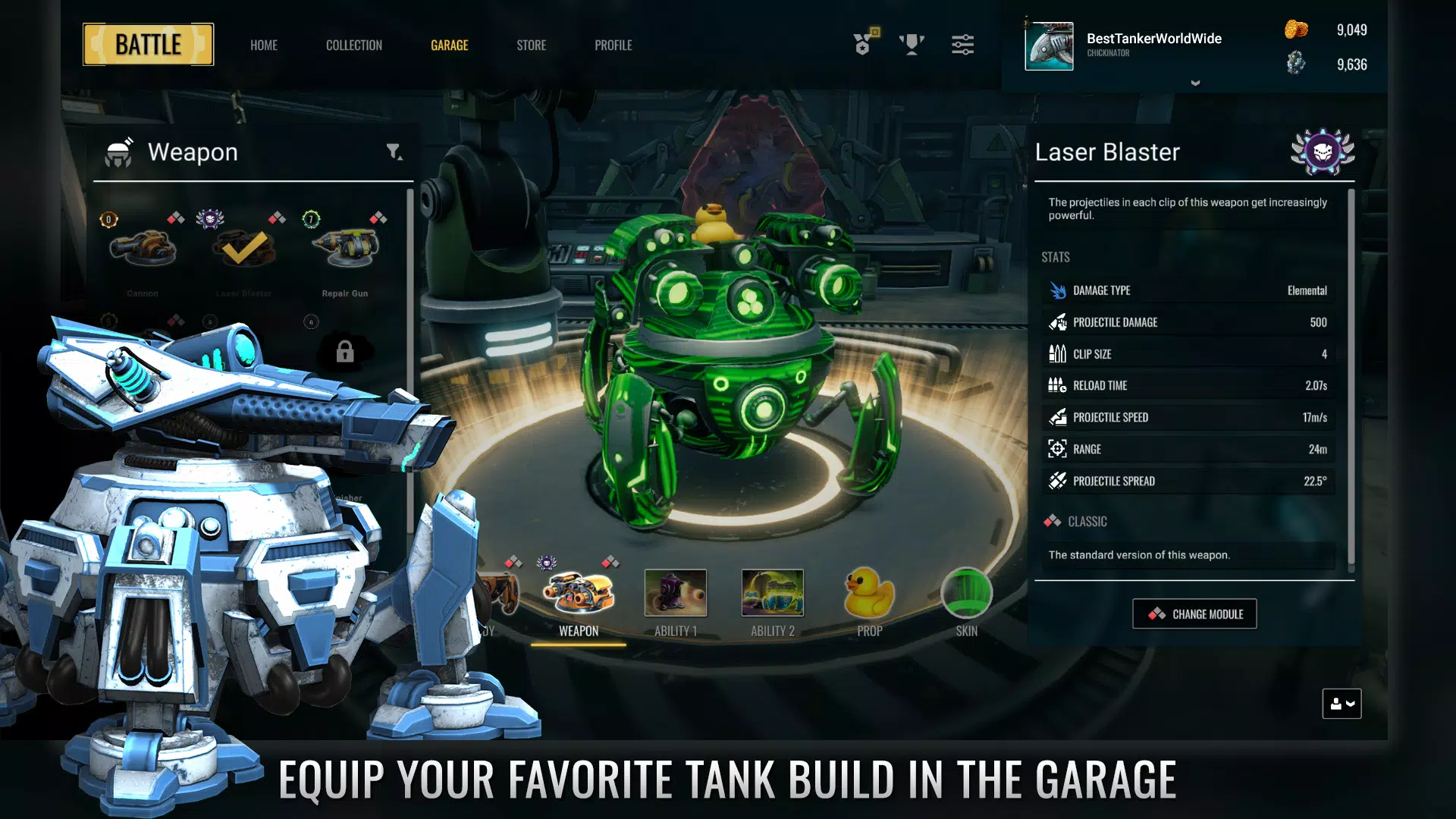
Task: Click the Damage Type stat icon
Action: (1058, 290)
